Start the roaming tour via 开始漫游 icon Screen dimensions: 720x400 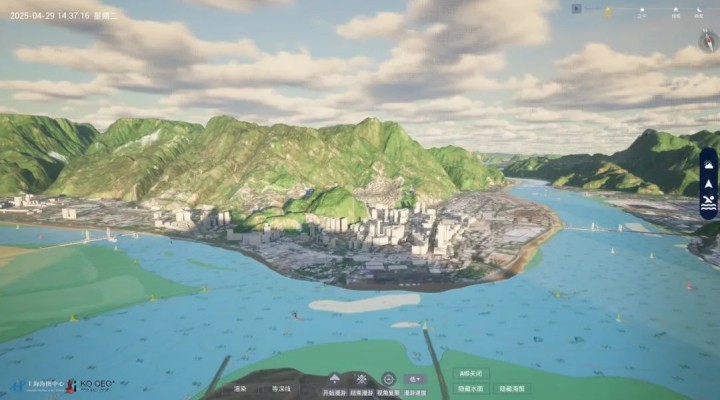pos(334,380)
